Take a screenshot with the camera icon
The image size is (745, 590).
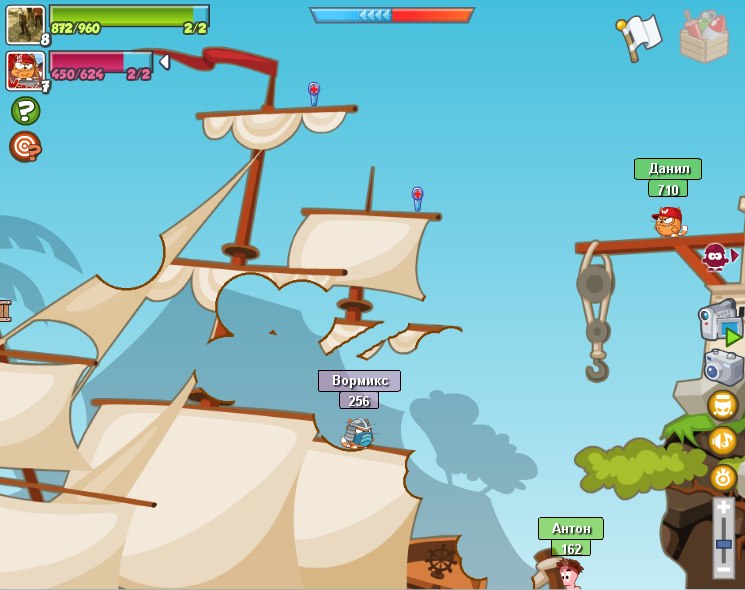(x=722, y=366)
